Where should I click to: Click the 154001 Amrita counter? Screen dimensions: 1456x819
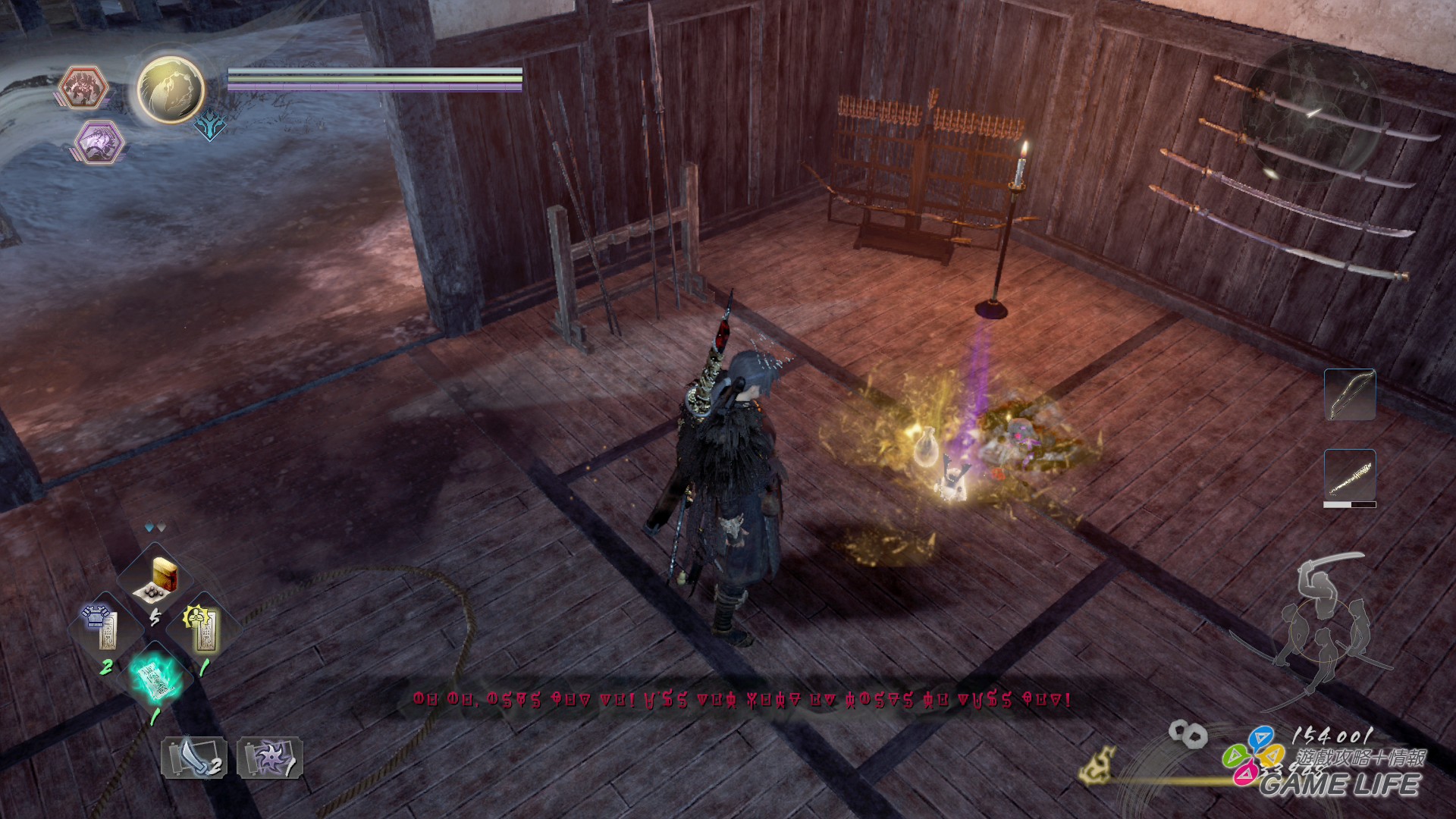tap(1331, 736)
